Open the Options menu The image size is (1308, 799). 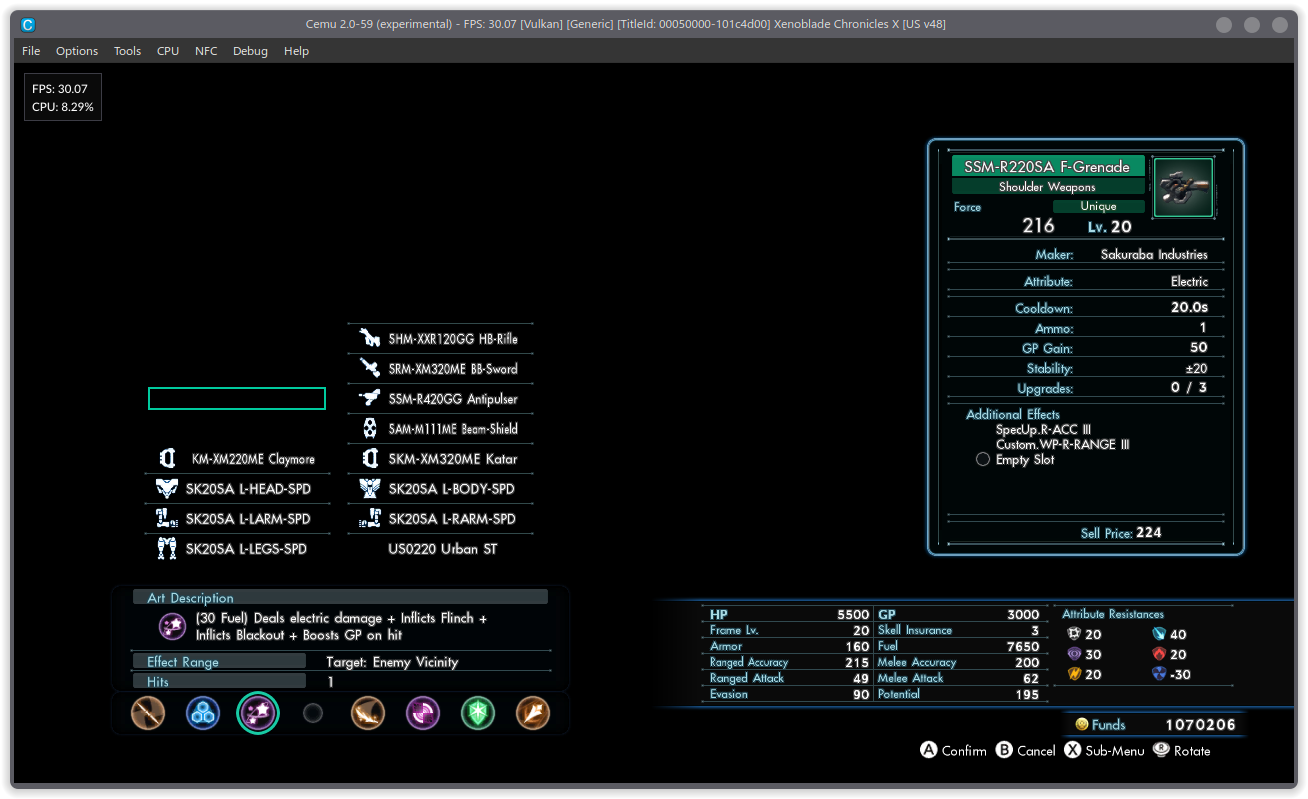point(77,51)
